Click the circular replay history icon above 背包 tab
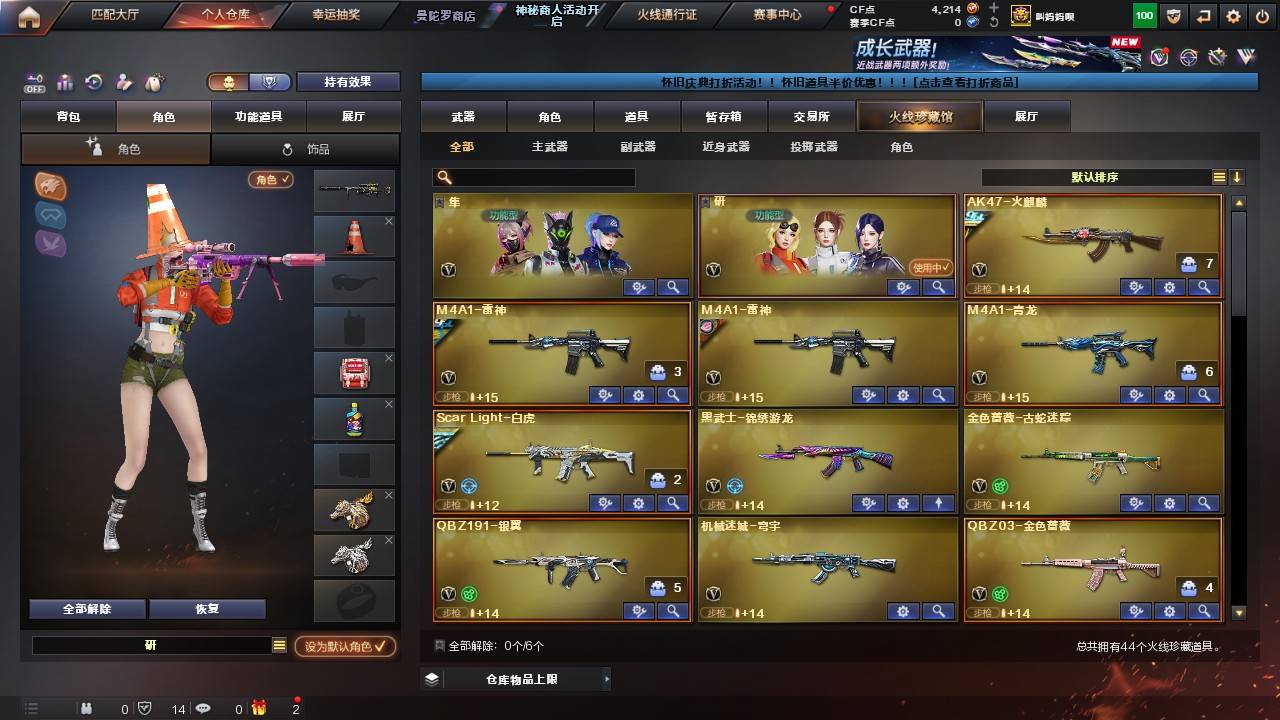This screenshot has width=1280, height=720. click(x=95, y=80)
